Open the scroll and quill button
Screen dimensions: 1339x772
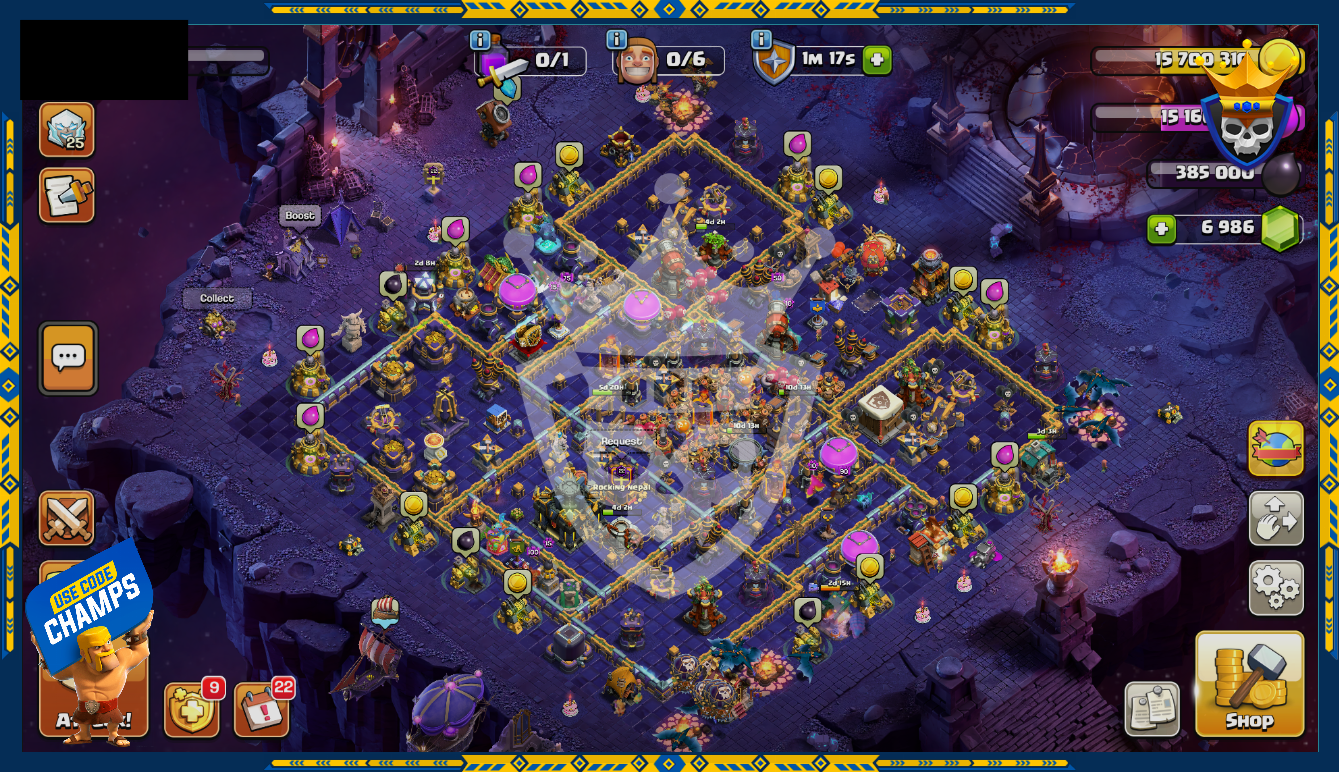point(67,195)
